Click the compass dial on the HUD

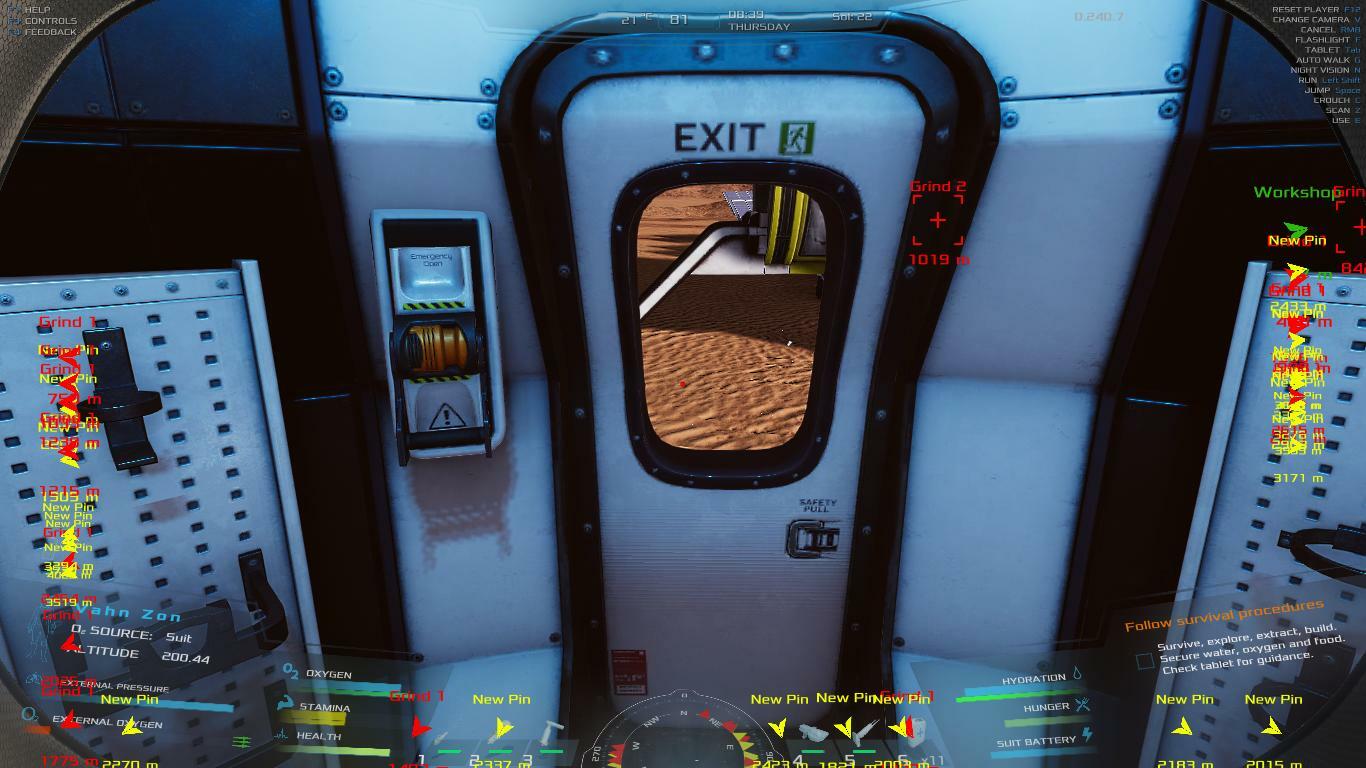(683, 735)
